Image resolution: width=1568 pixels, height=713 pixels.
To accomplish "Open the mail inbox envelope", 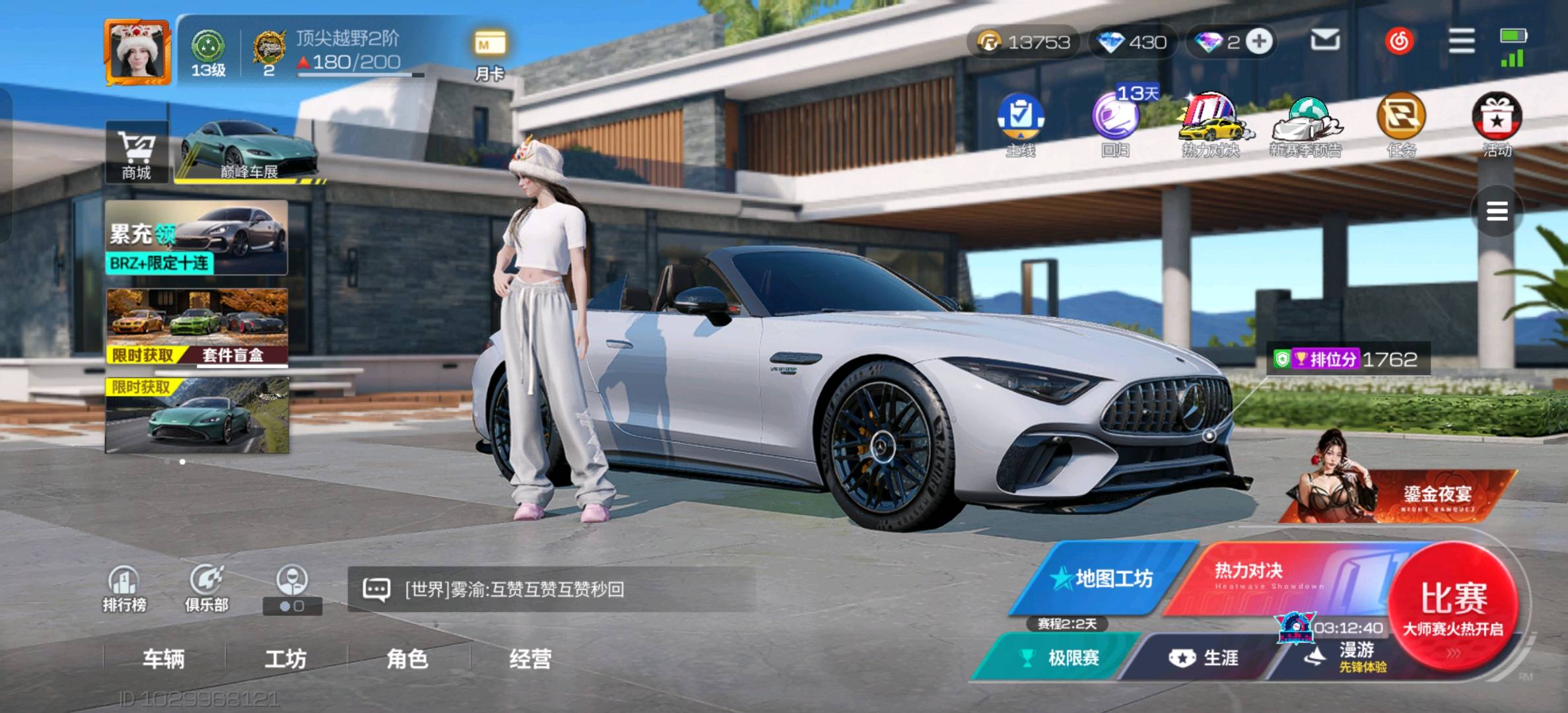I will (x=1324, y=41).
